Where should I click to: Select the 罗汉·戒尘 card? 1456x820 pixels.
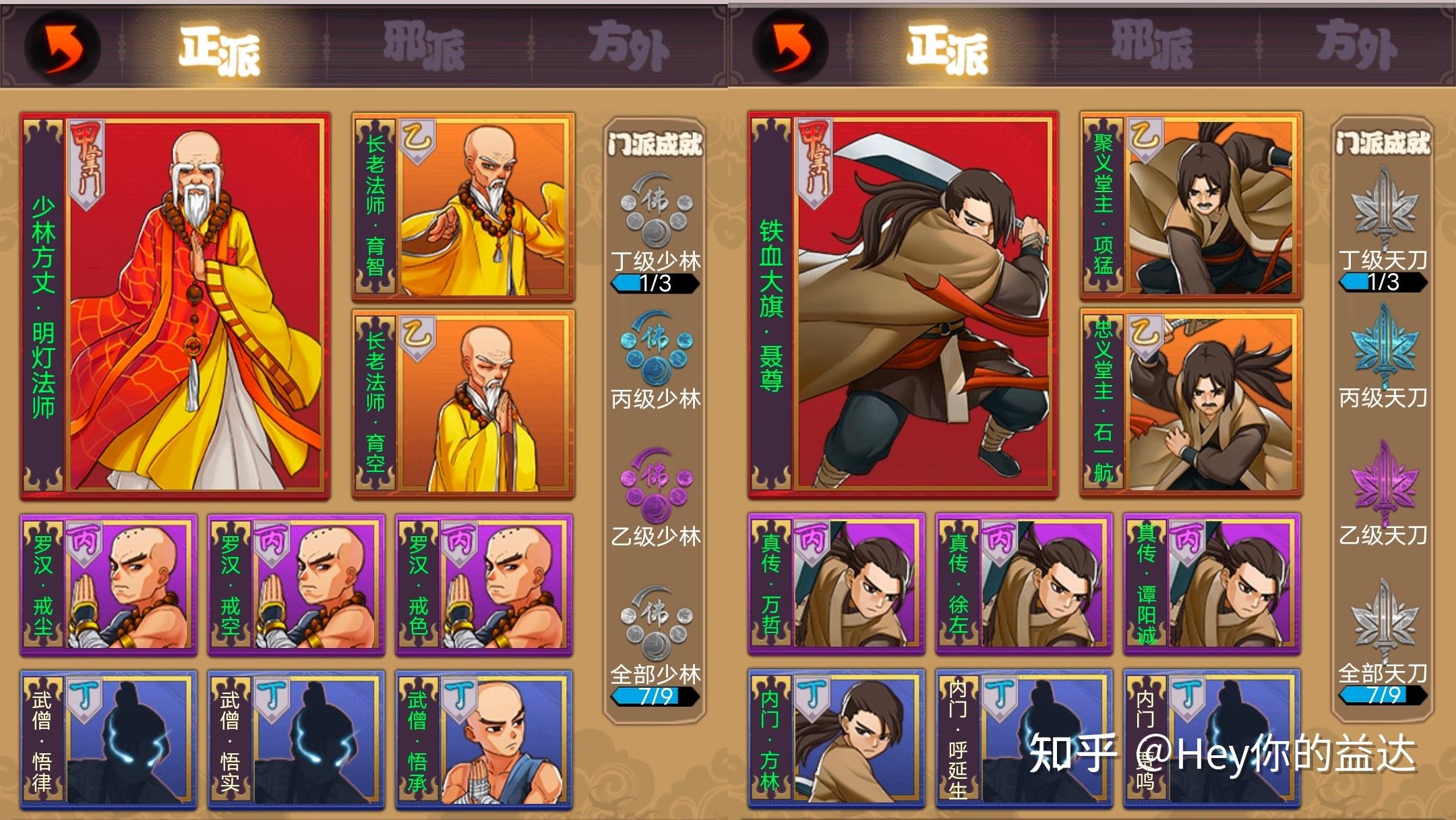(x=109, y=584)
